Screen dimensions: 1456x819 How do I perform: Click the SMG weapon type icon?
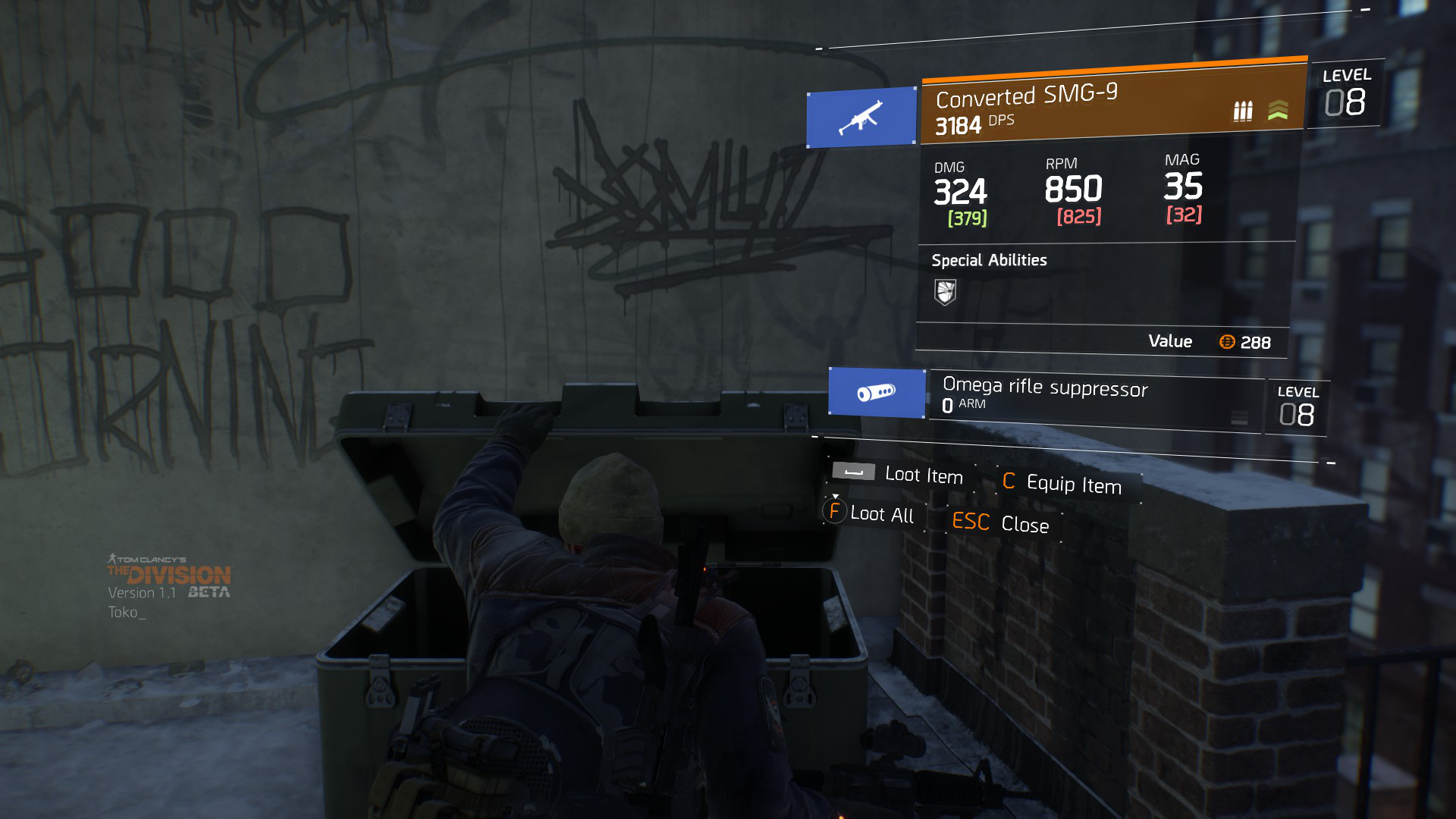pyautogui.click(x=861, y=118)
